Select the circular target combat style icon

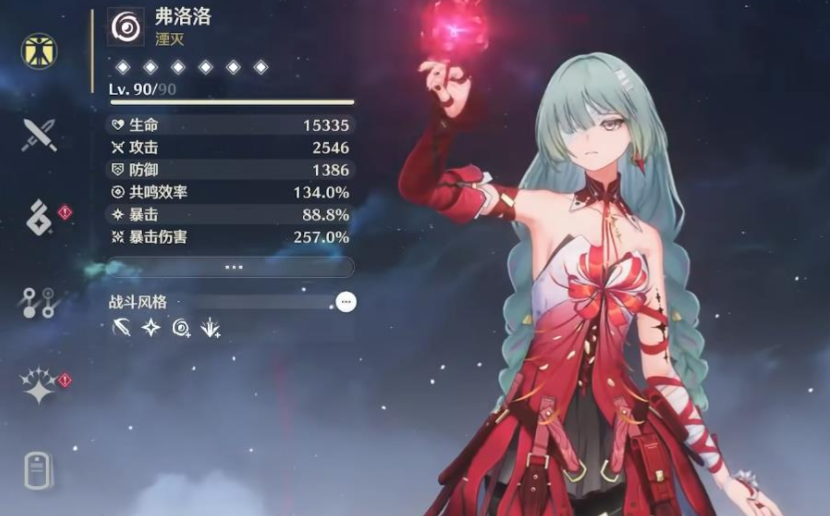181,327
